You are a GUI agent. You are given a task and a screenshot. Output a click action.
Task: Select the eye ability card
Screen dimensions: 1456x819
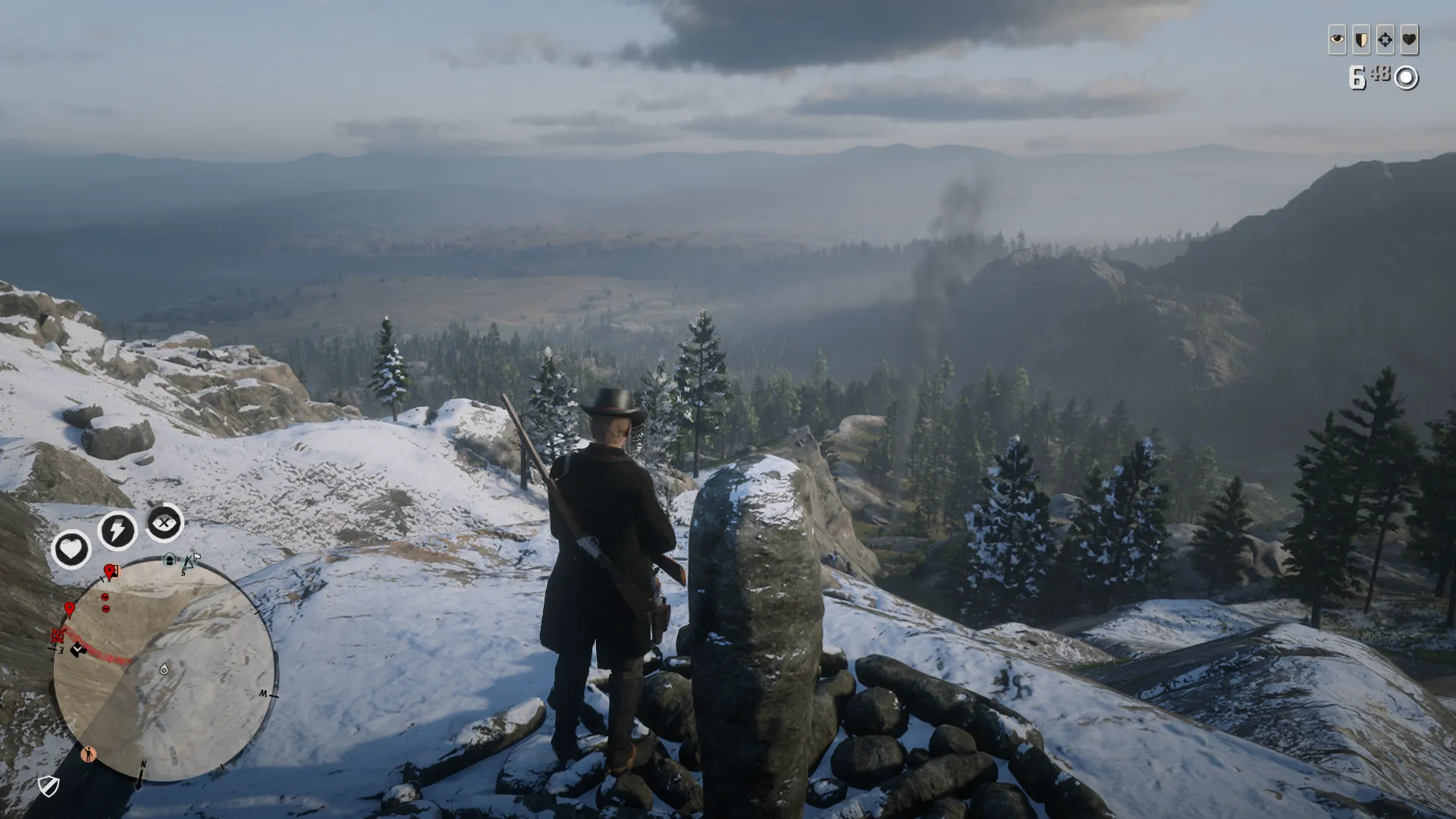pos(1337,39)
